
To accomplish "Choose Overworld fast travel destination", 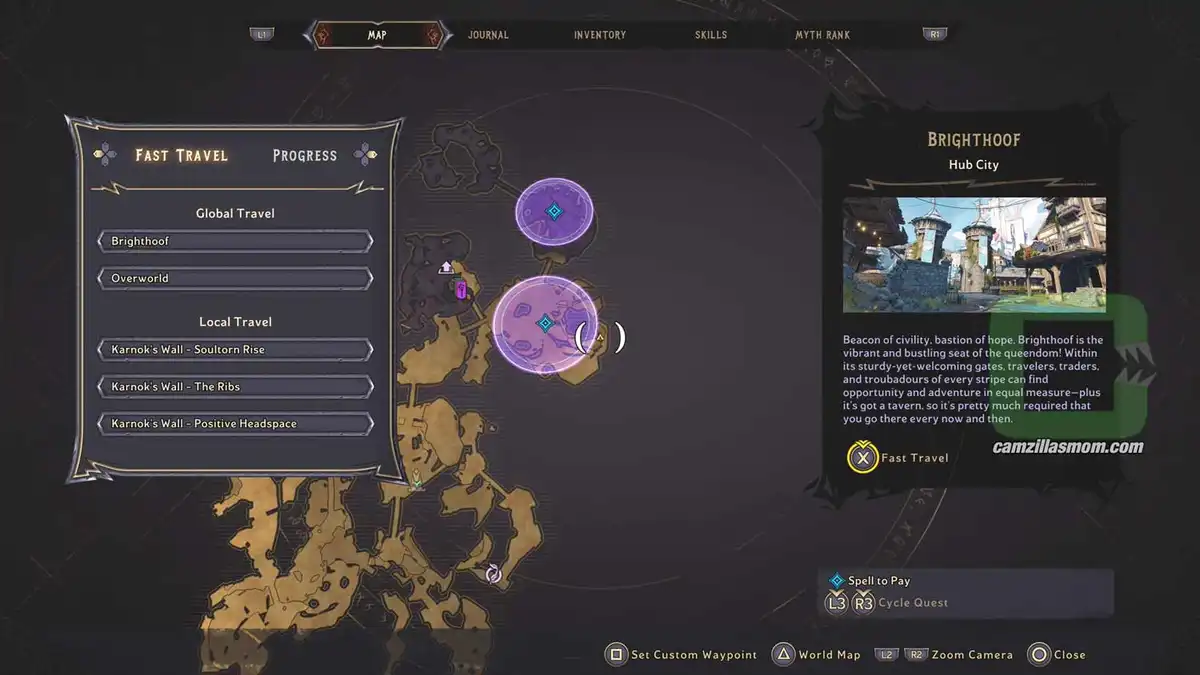I will [x=236, y=278].
